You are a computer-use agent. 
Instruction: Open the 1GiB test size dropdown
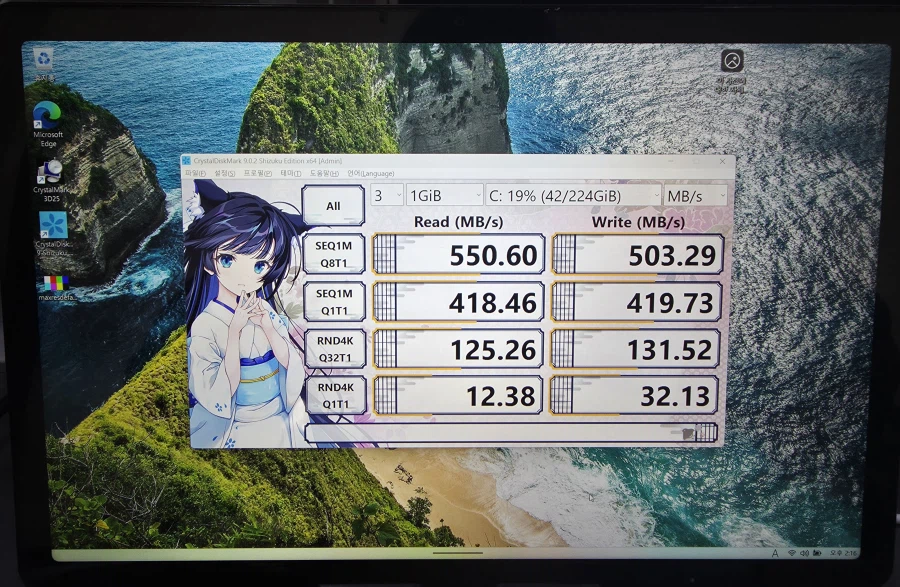coord(444,195)
